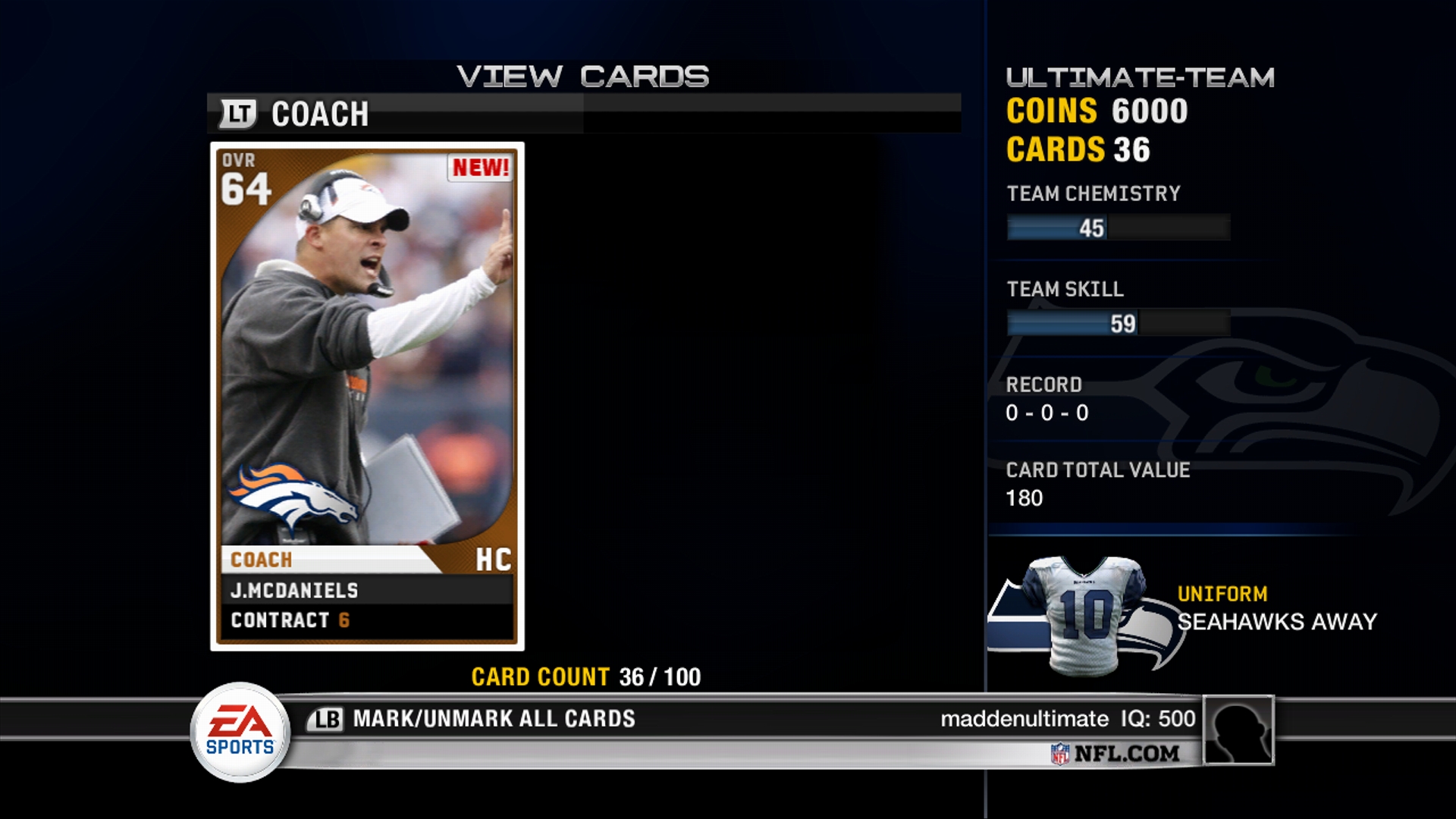Select the Seahawks Away uniform jersey

1083,614
